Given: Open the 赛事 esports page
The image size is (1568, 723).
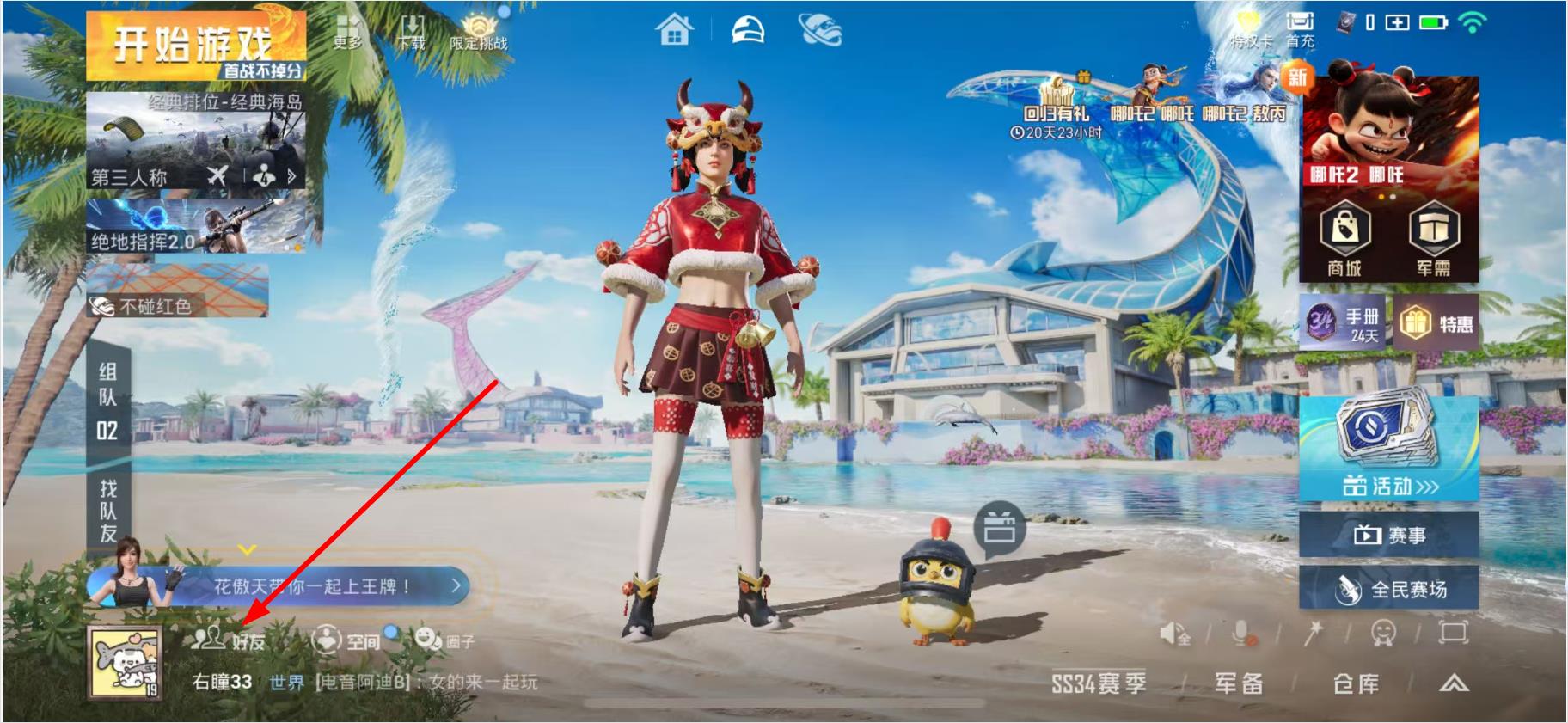Looking at the screenshot, I should [x=1388, y=536].
